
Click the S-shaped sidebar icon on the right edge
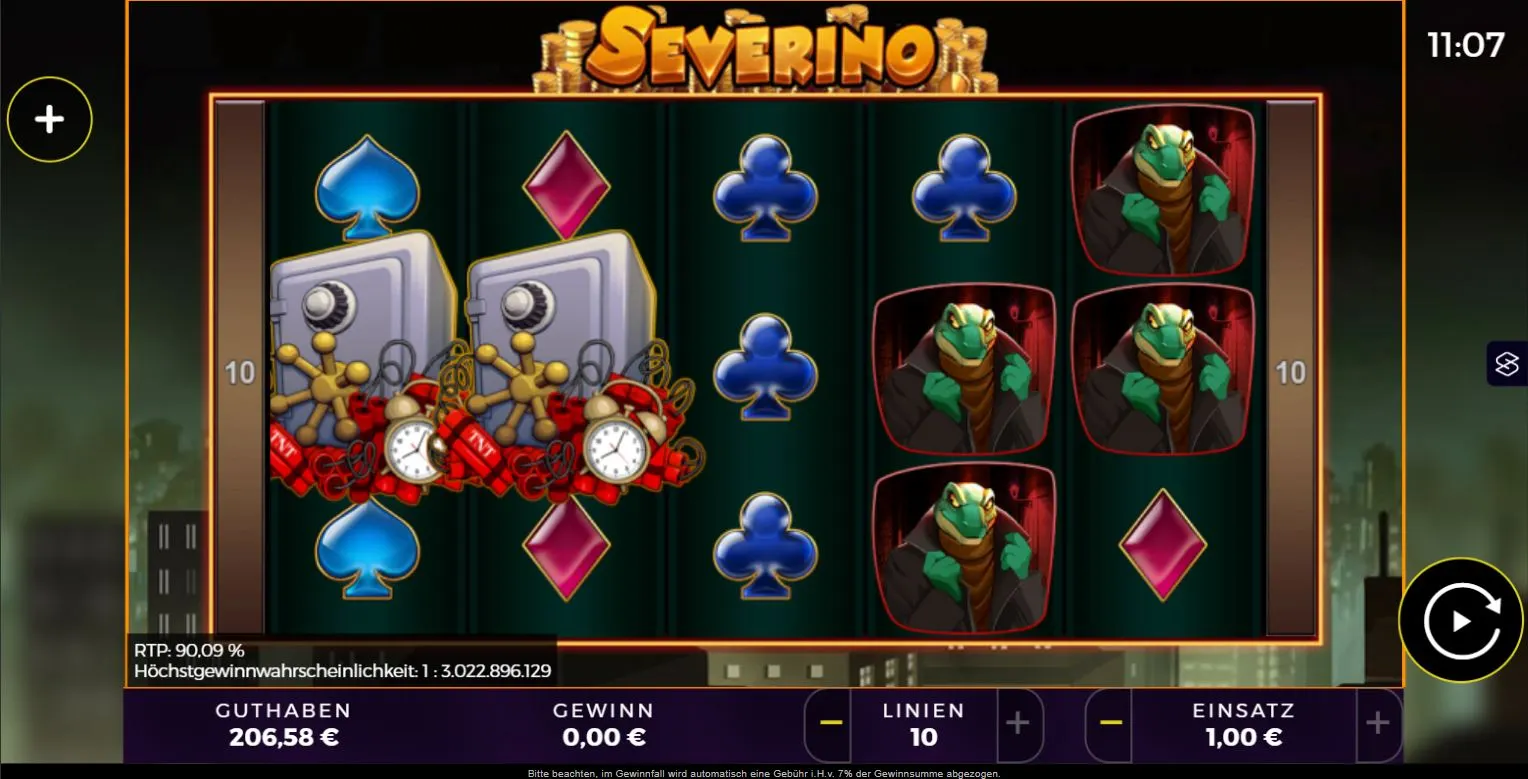click(x=1508, y=363)
